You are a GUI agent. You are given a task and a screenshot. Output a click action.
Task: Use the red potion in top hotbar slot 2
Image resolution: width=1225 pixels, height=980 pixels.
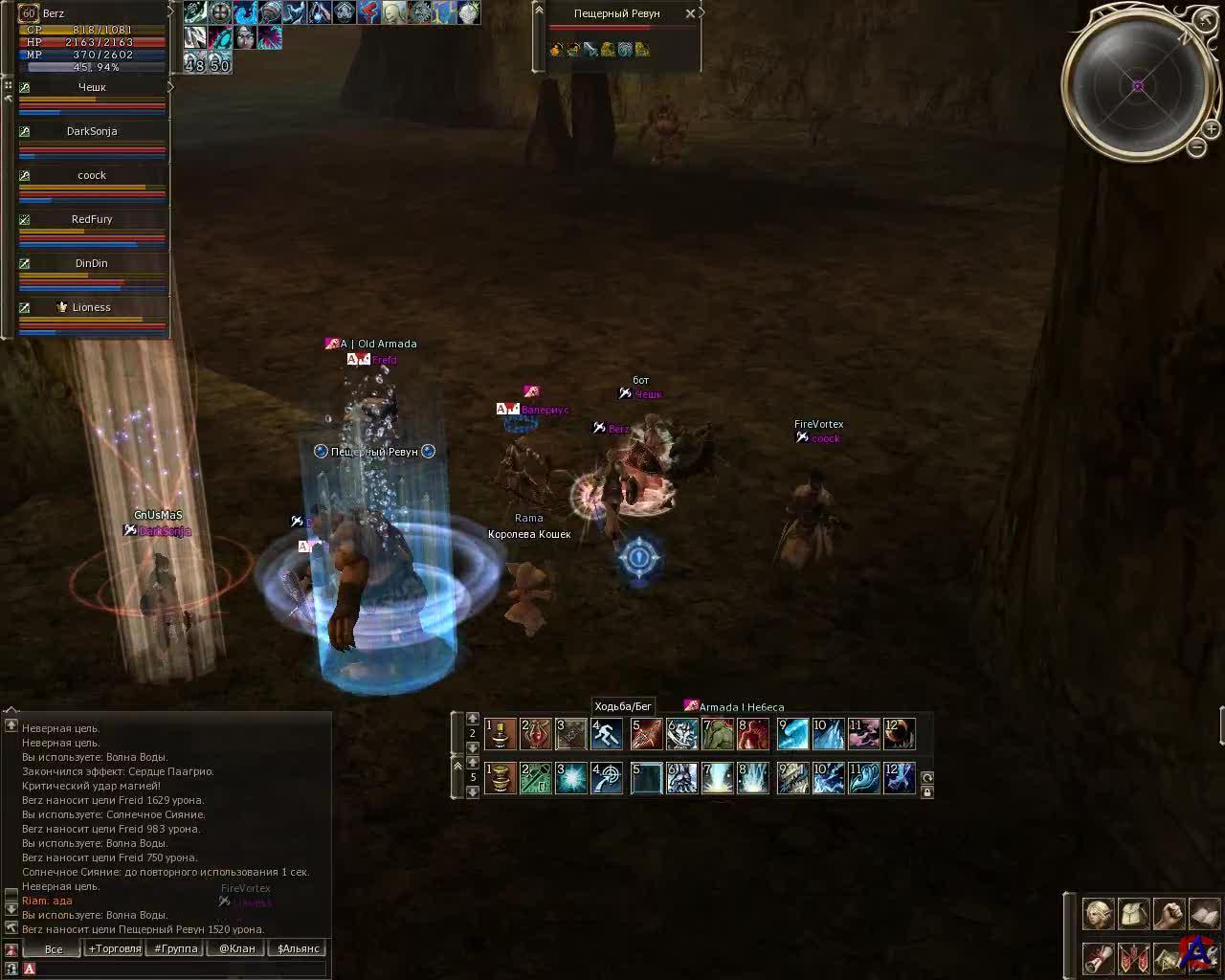(536, 734)
